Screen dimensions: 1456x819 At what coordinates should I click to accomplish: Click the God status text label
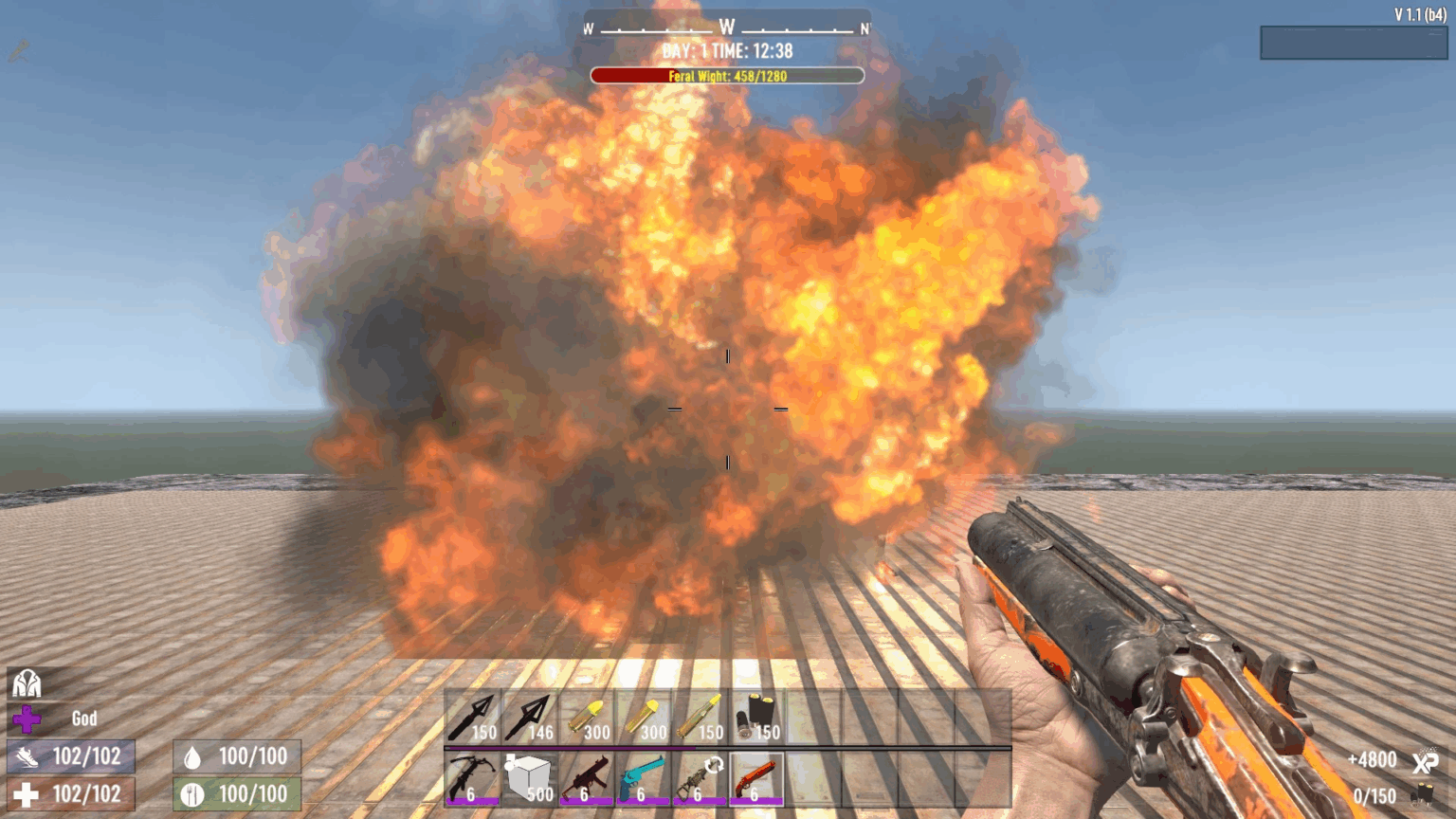tap(83, 719)
